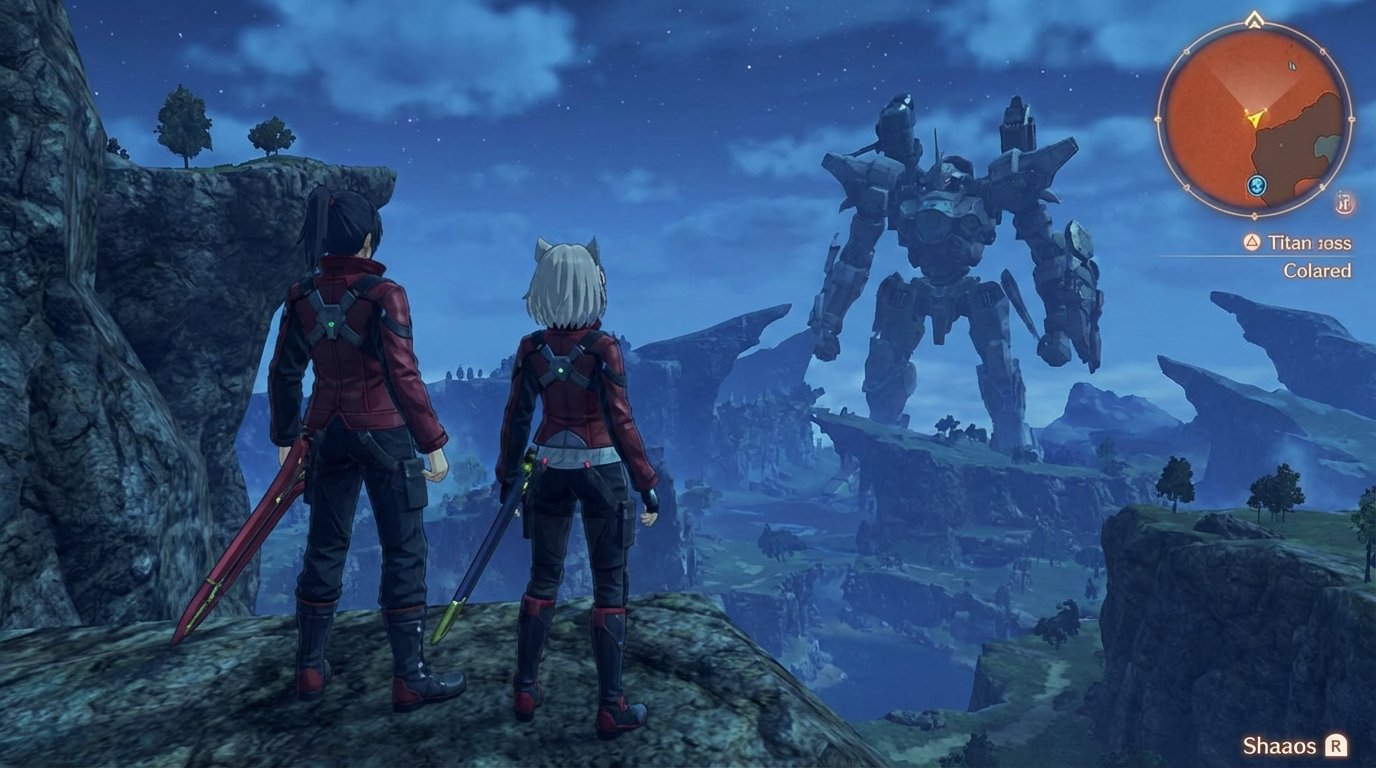
Task: Click the orange quest marker triangle beside Titan text
Action: click(1250, 242)
